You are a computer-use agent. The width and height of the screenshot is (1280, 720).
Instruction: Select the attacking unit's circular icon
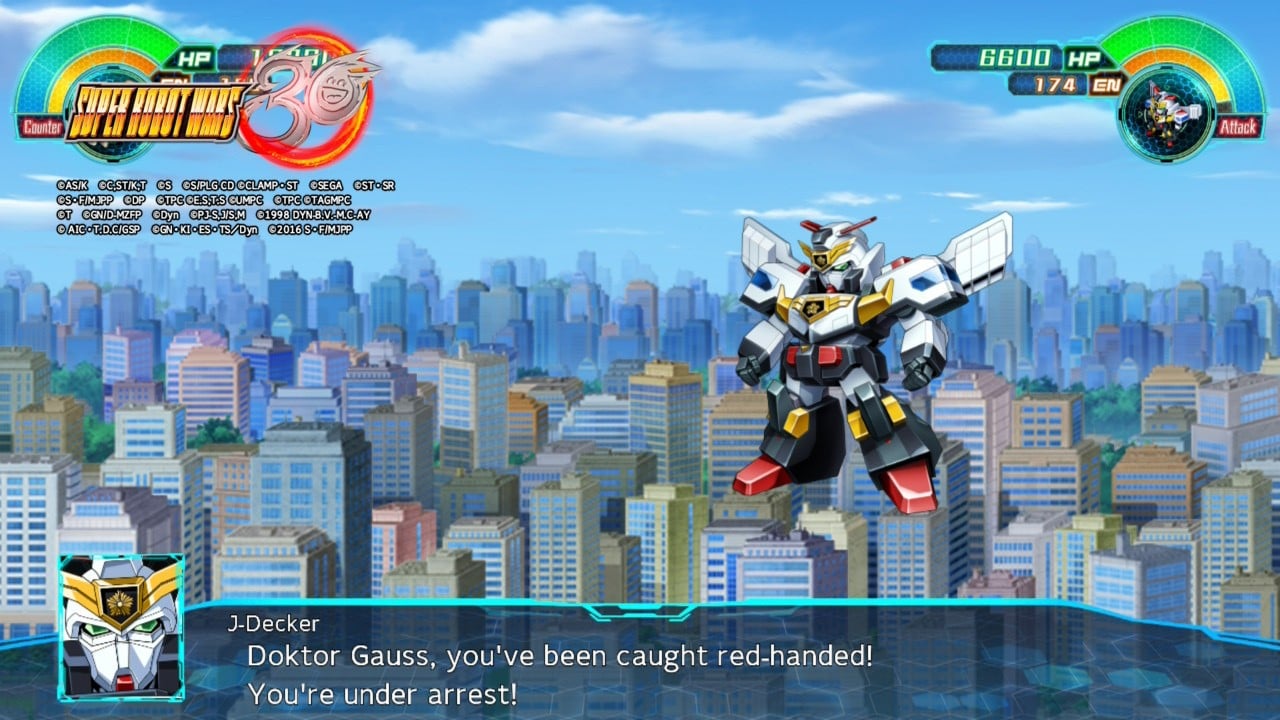coord(1167,113)
